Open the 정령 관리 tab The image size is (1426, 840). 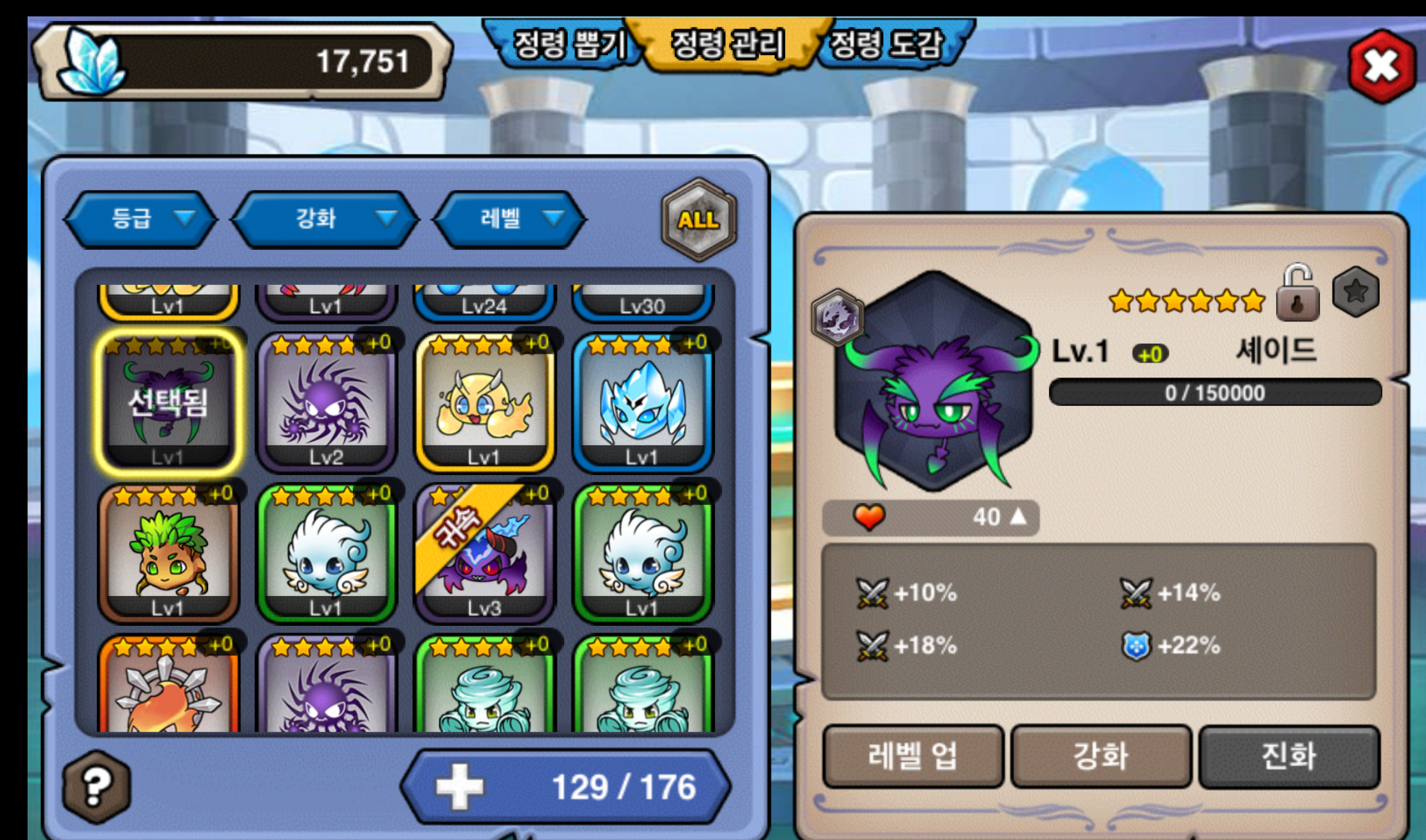point(728,45)
